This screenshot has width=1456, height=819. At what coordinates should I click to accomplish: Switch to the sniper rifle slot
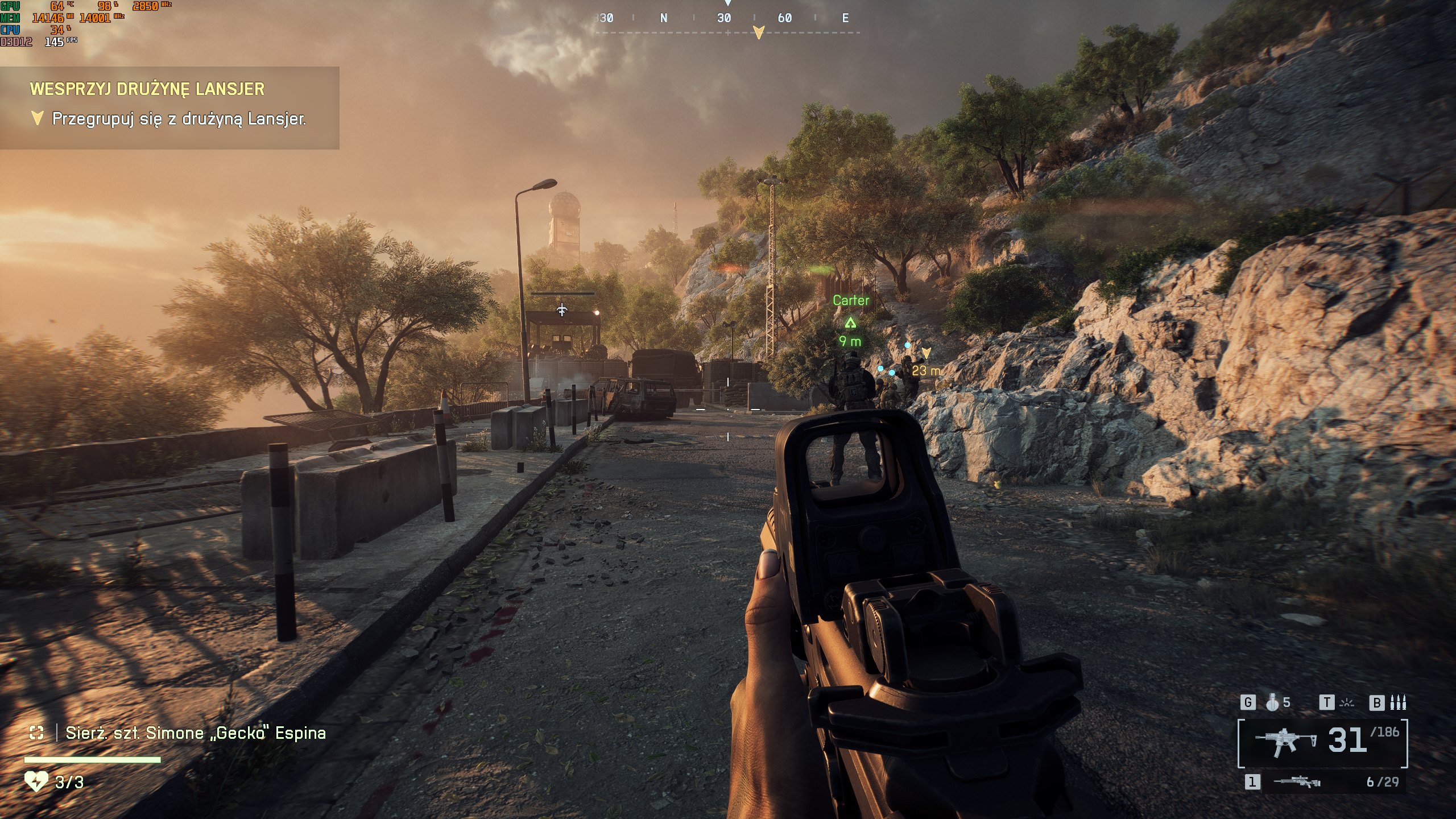point(1297,782)
